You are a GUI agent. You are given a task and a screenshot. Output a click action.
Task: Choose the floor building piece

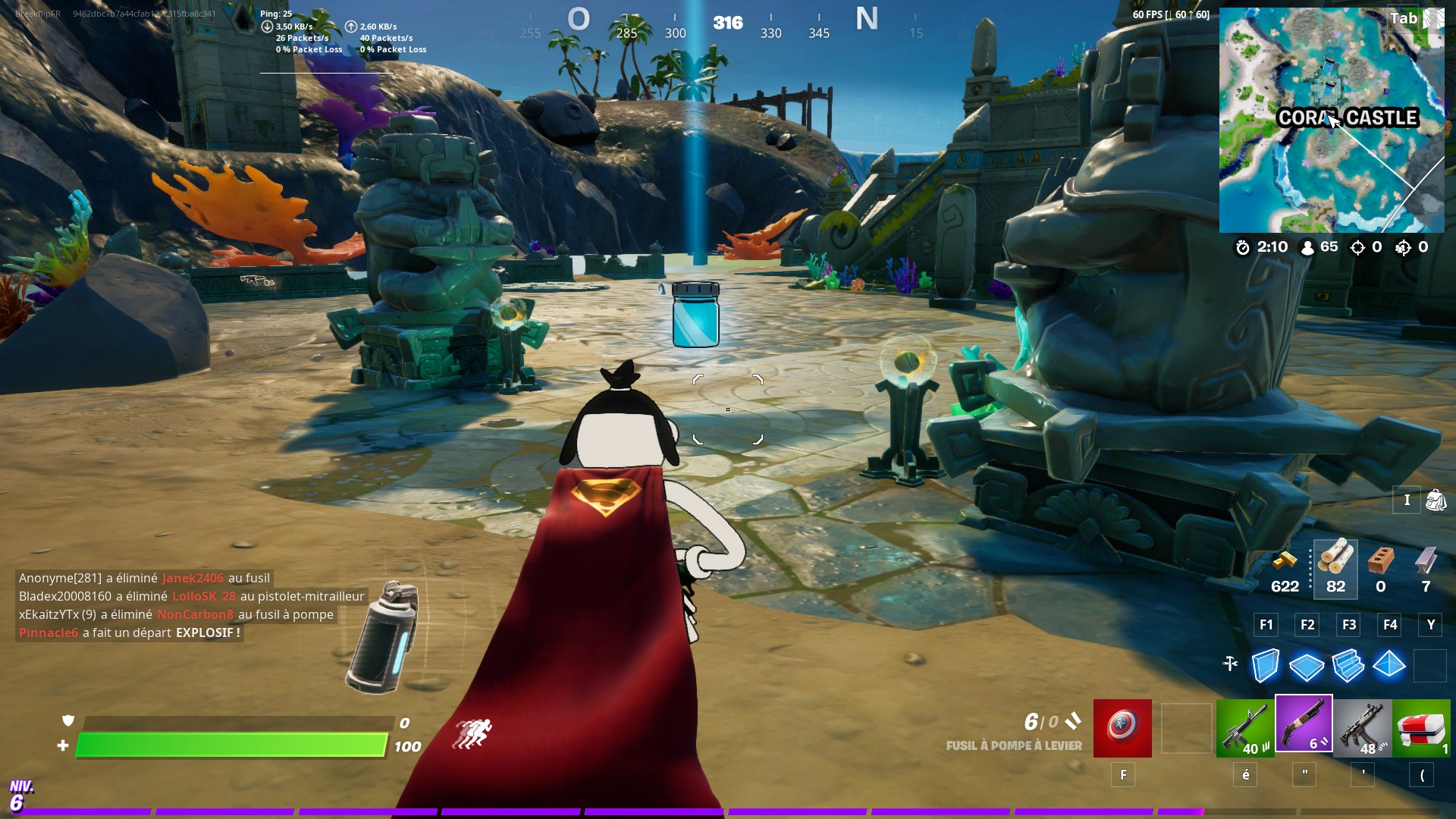click(x=1307, y=667)
